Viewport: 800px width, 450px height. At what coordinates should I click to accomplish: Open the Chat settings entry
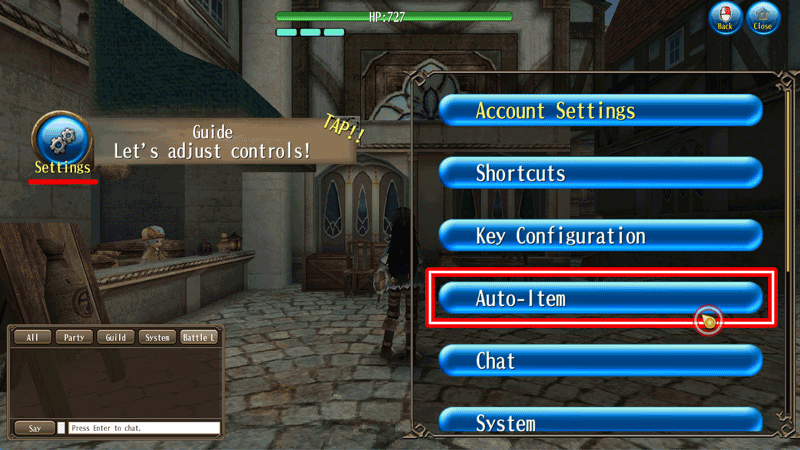point(600,360)
